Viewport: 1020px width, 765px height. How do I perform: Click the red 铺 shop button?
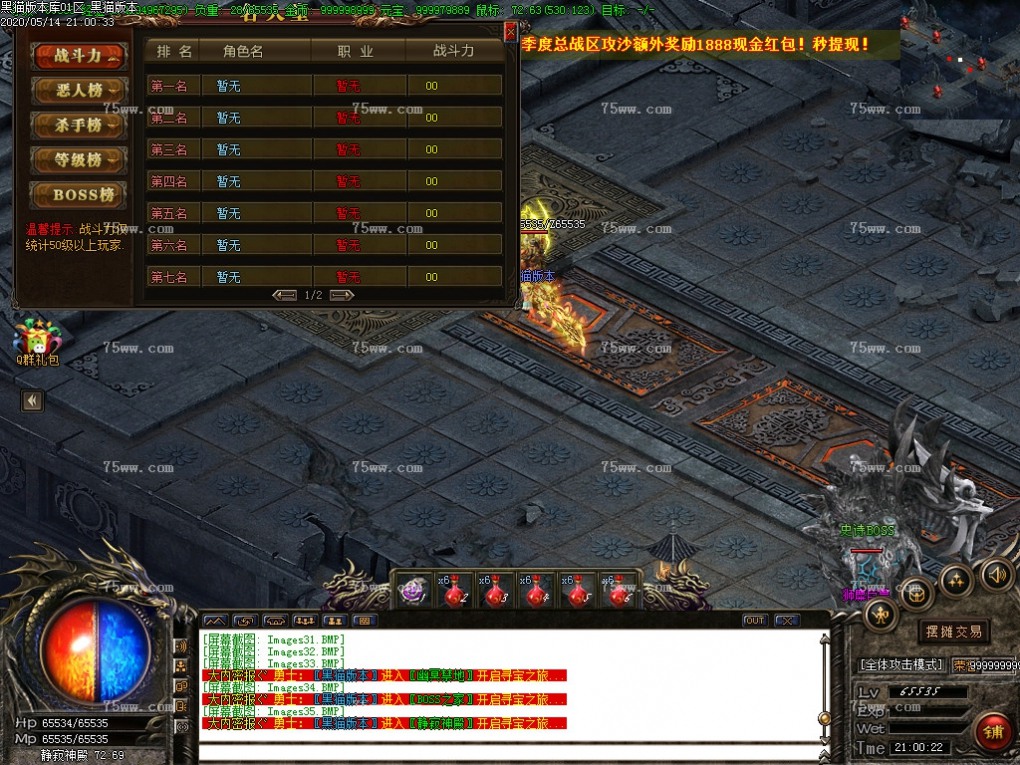click(992, 731)
